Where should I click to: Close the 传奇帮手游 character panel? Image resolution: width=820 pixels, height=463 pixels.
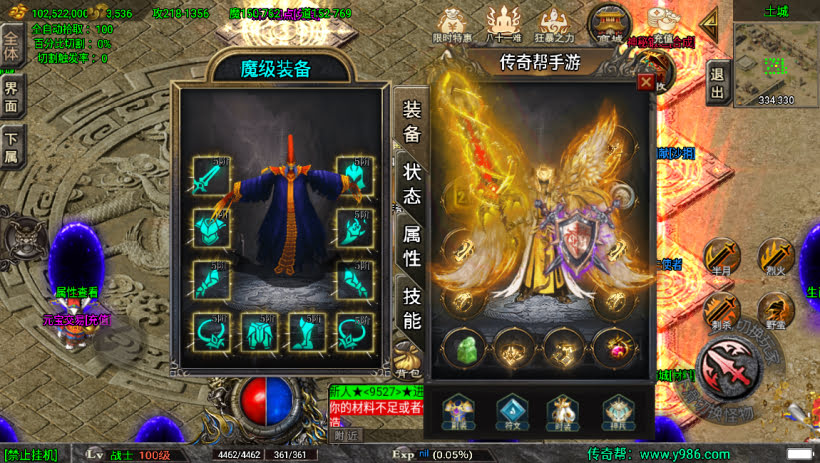click(x=646, y=82)
